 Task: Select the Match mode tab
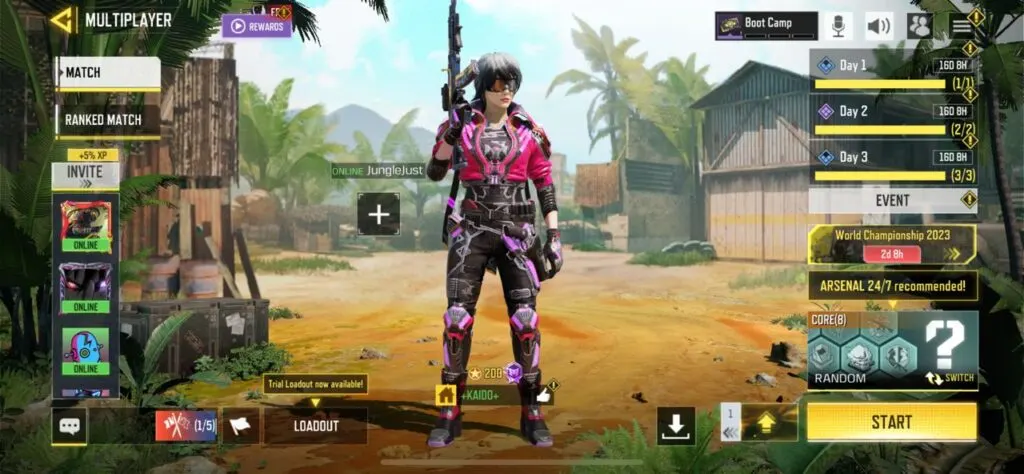(107, 73)
